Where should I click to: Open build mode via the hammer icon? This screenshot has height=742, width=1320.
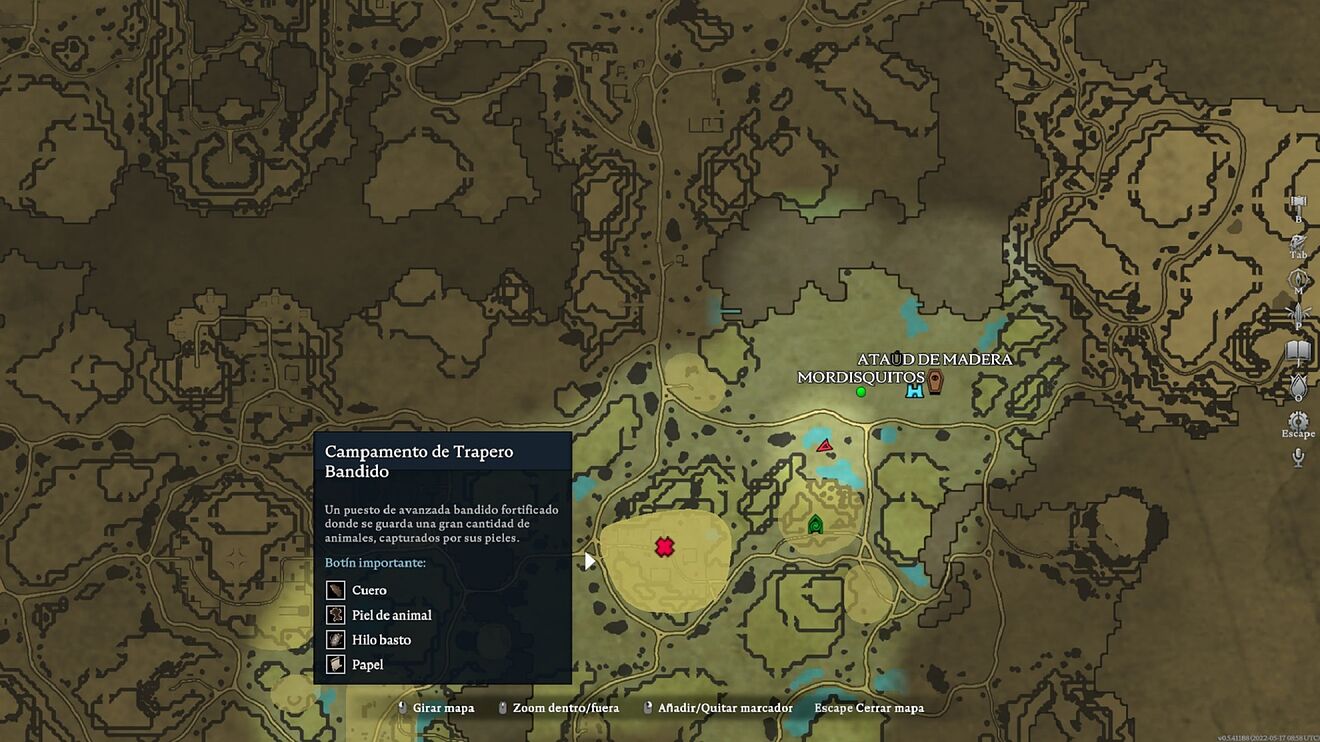tap(1298, 204)
